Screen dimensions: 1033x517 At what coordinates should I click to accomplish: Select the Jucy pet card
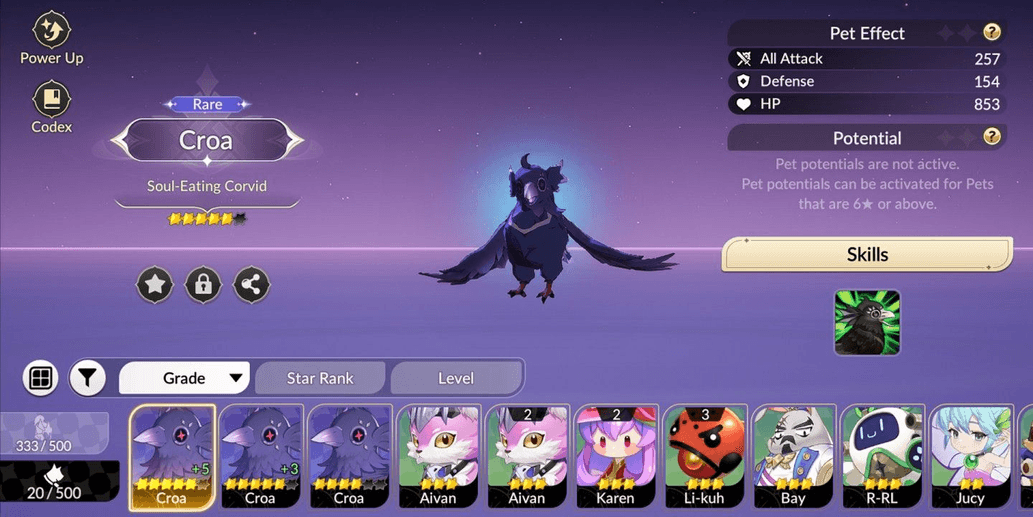pyautogui.click(x=969, y=457)
